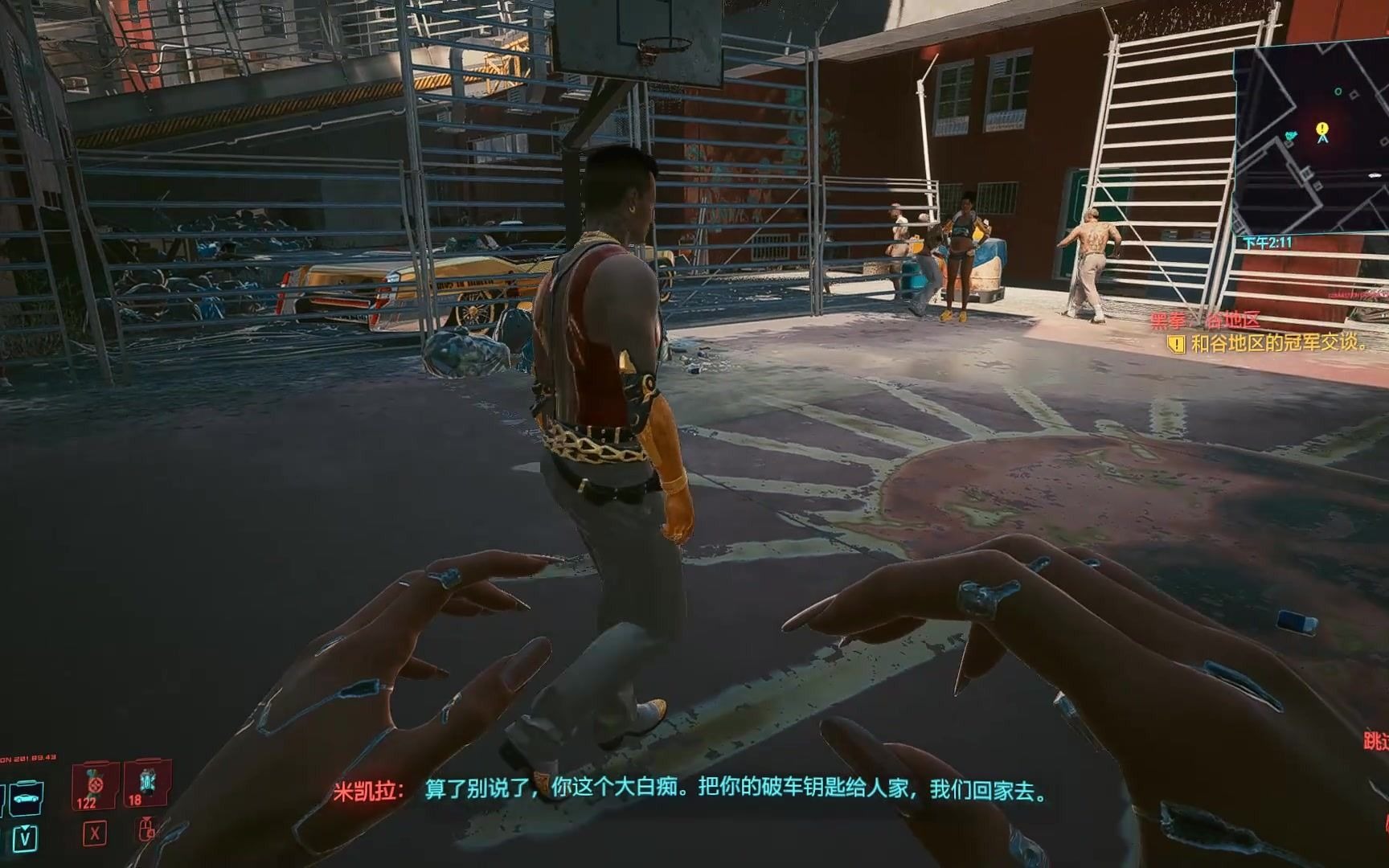Image resolution: width=1389 pixels, height=868 pixels.
Task: Select the yellow quest marker on minimap
Action: [1322, 129]
